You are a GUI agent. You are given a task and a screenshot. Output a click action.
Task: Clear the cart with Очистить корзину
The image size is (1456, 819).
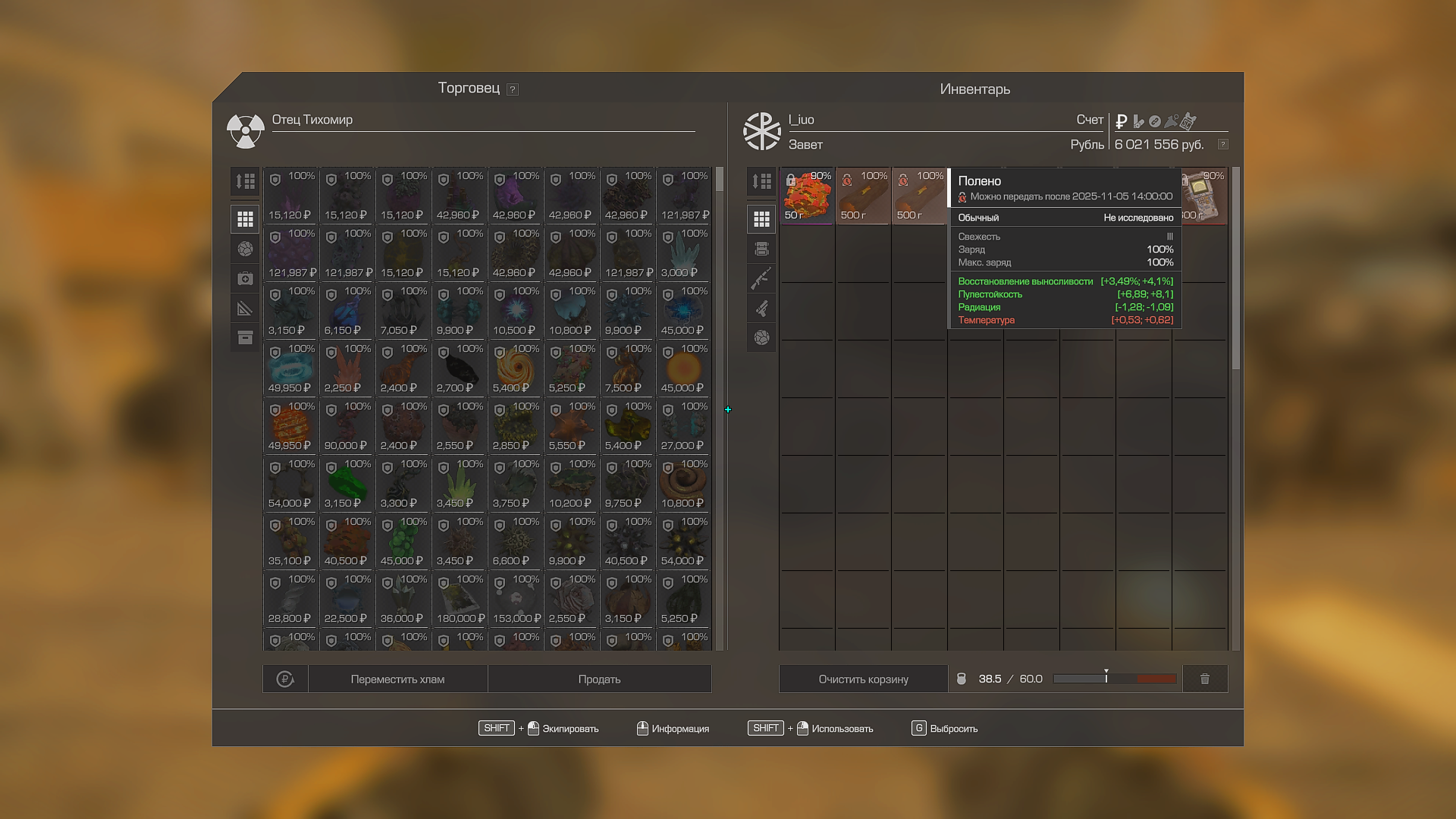coord(863,679)
